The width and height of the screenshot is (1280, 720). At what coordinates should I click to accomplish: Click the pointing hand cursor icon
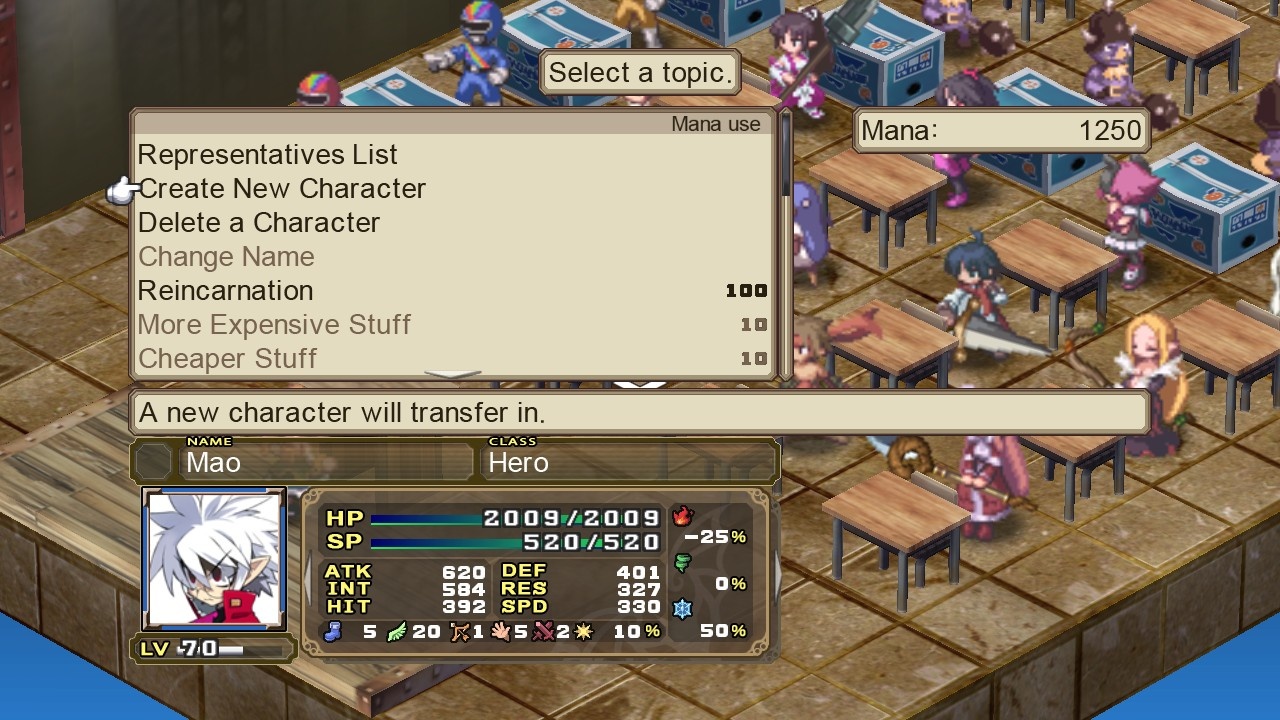125,188
